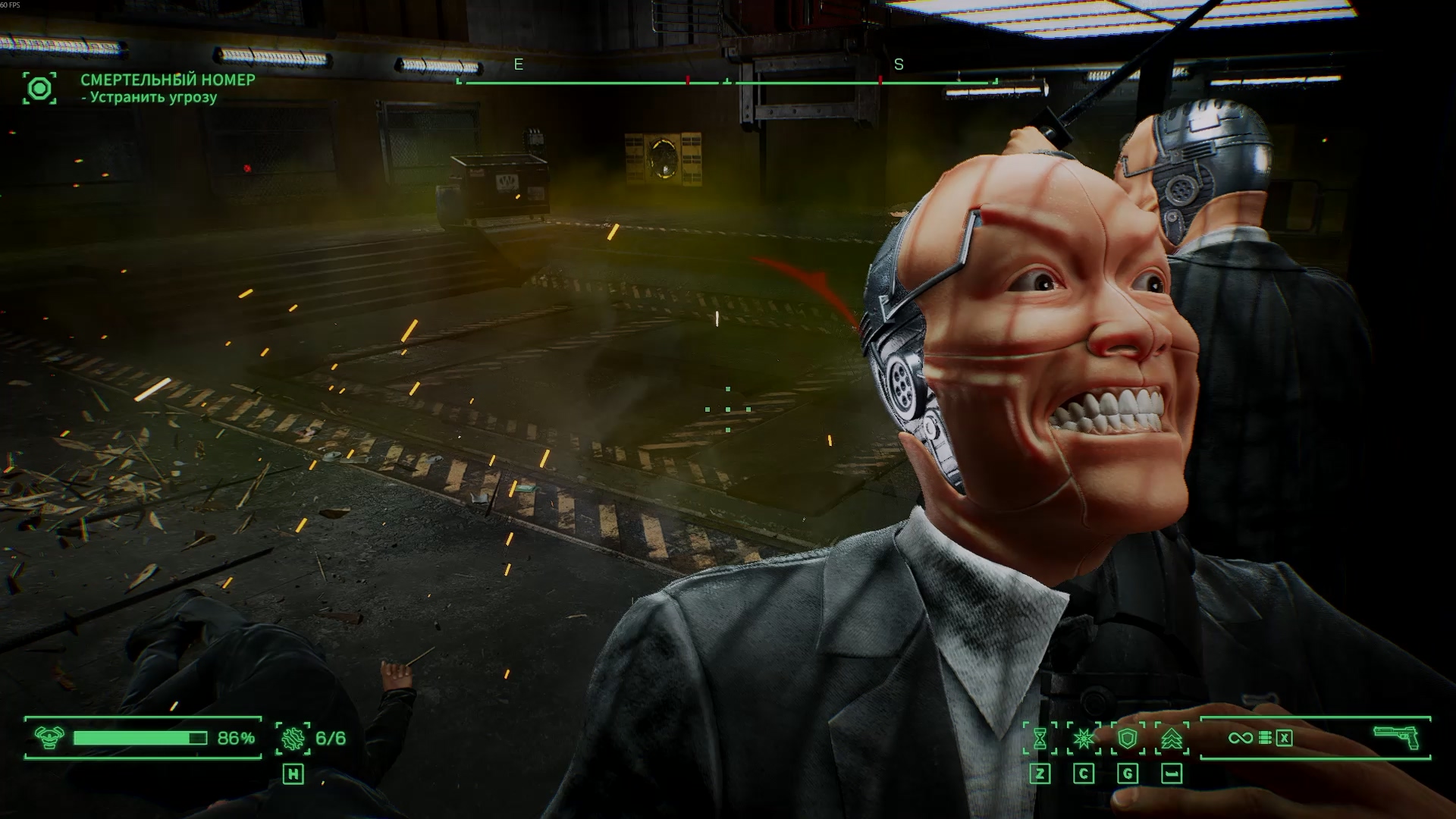This screenshot has width=1456, height=819.
Task: Click the RoboCop armor status icon
Action: pyautogui.click(x=49, y=738)
